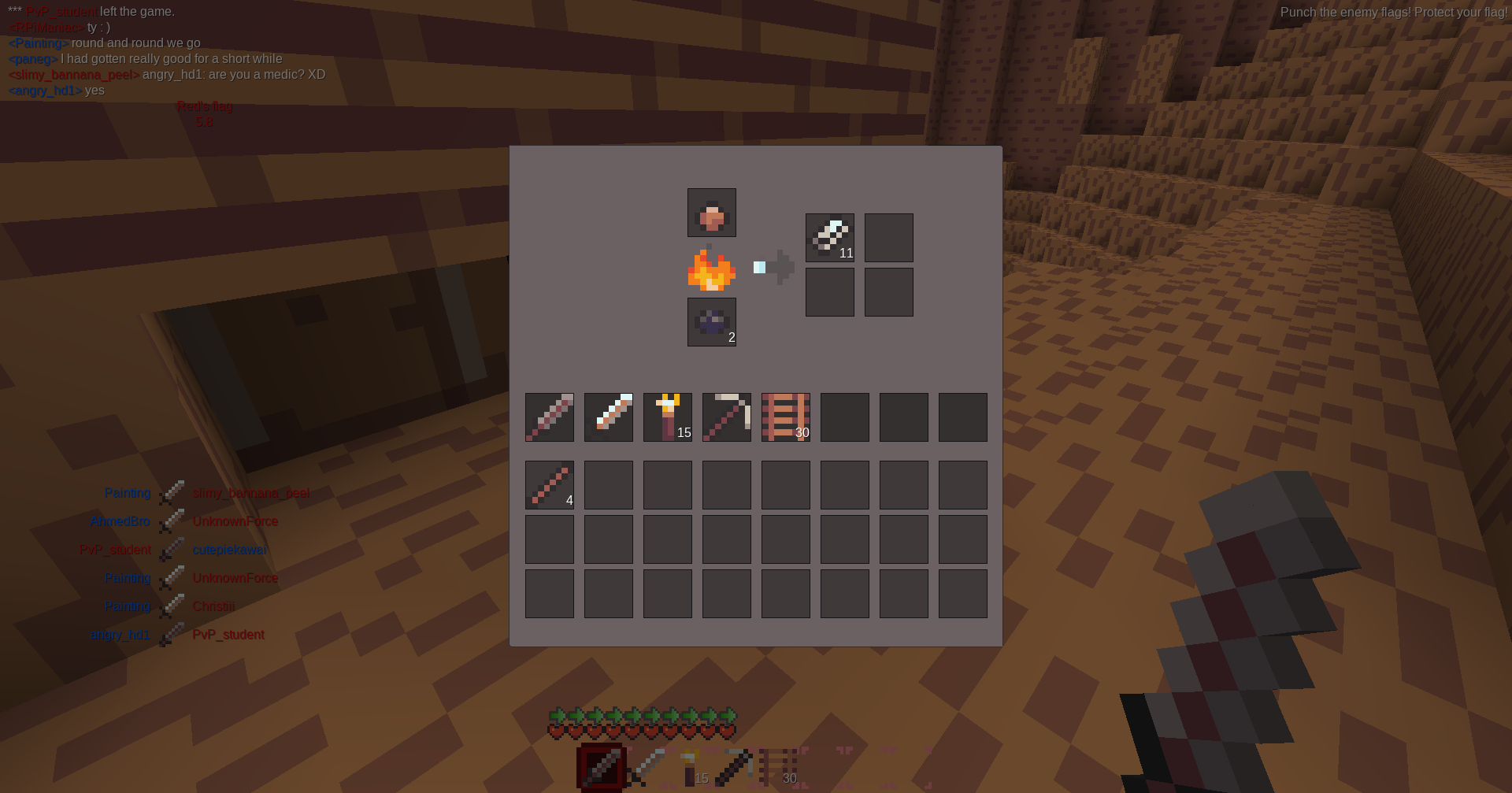Image resolution: width=1512 pixels, height=793 pixels.
Task: Select the dark stone sword in the inventory grid
Action: tap(550, 417)
